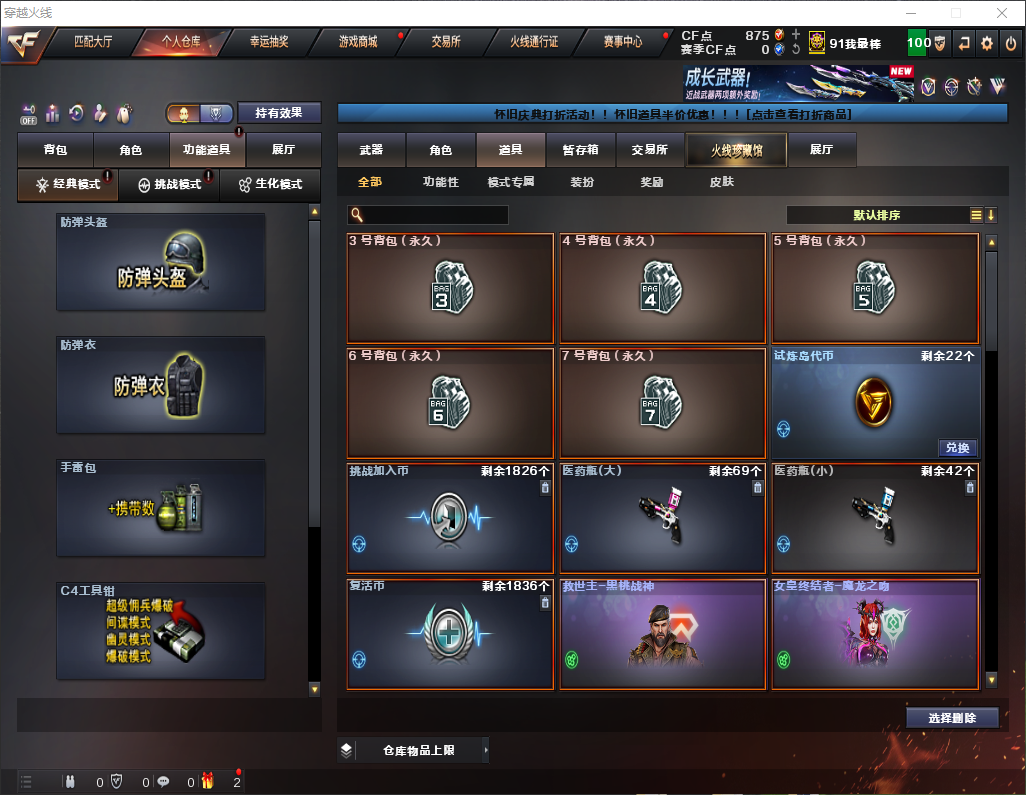Open the 武器 warehouse tab

(371, 150)
